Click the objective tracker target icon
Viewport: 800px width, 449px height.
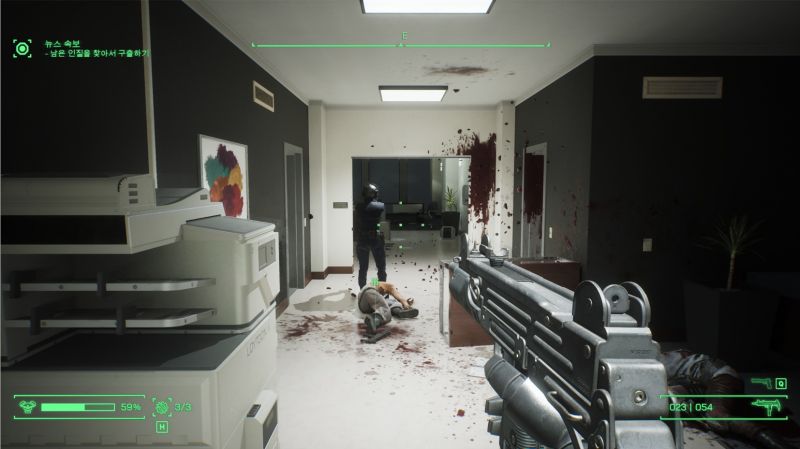[20, 46]
